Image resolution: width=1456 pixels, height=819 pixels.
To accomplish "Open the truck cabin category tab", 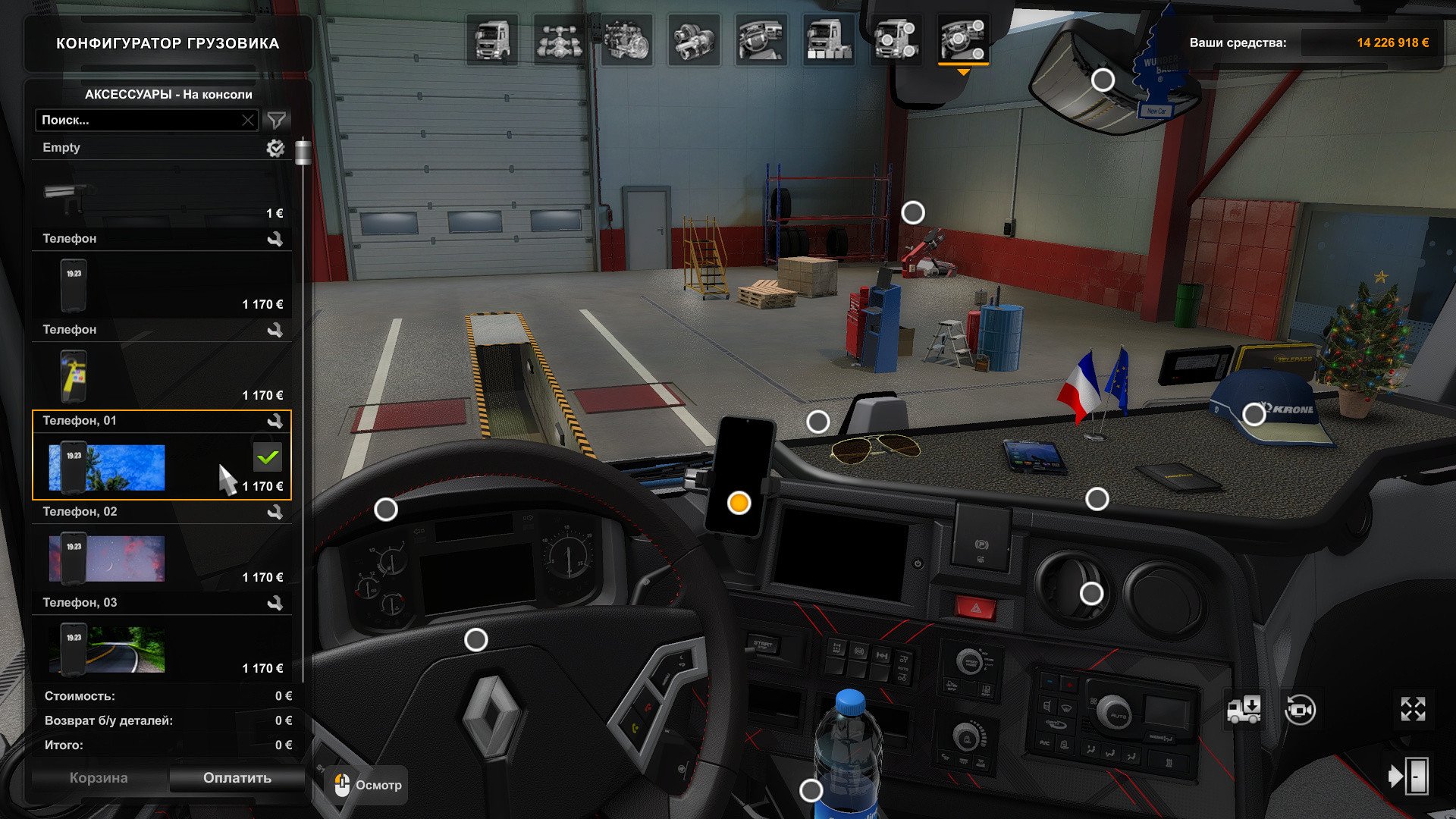I will tap(491, 40).
